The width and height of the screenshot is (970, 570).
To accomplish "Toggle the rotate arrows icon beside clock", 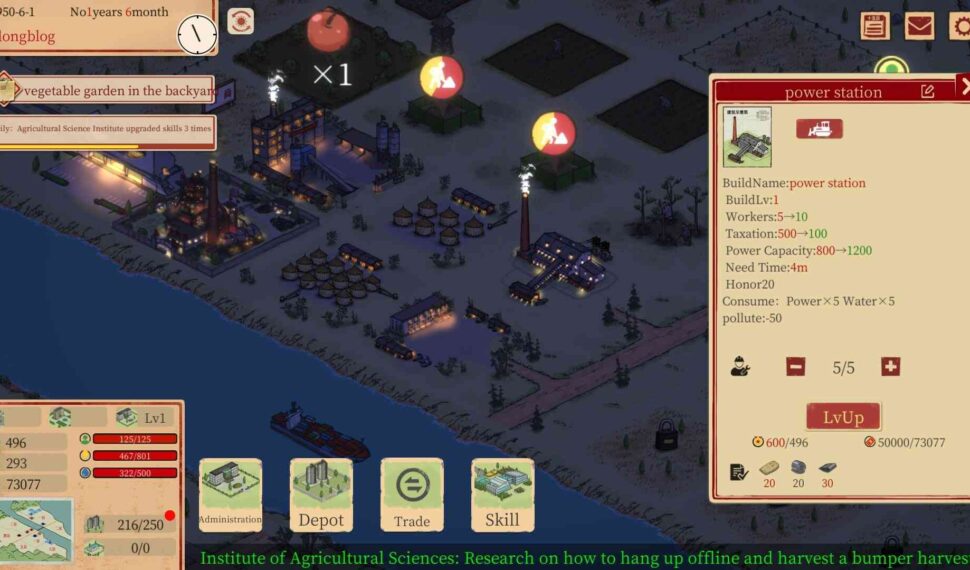I will point(240,21).
